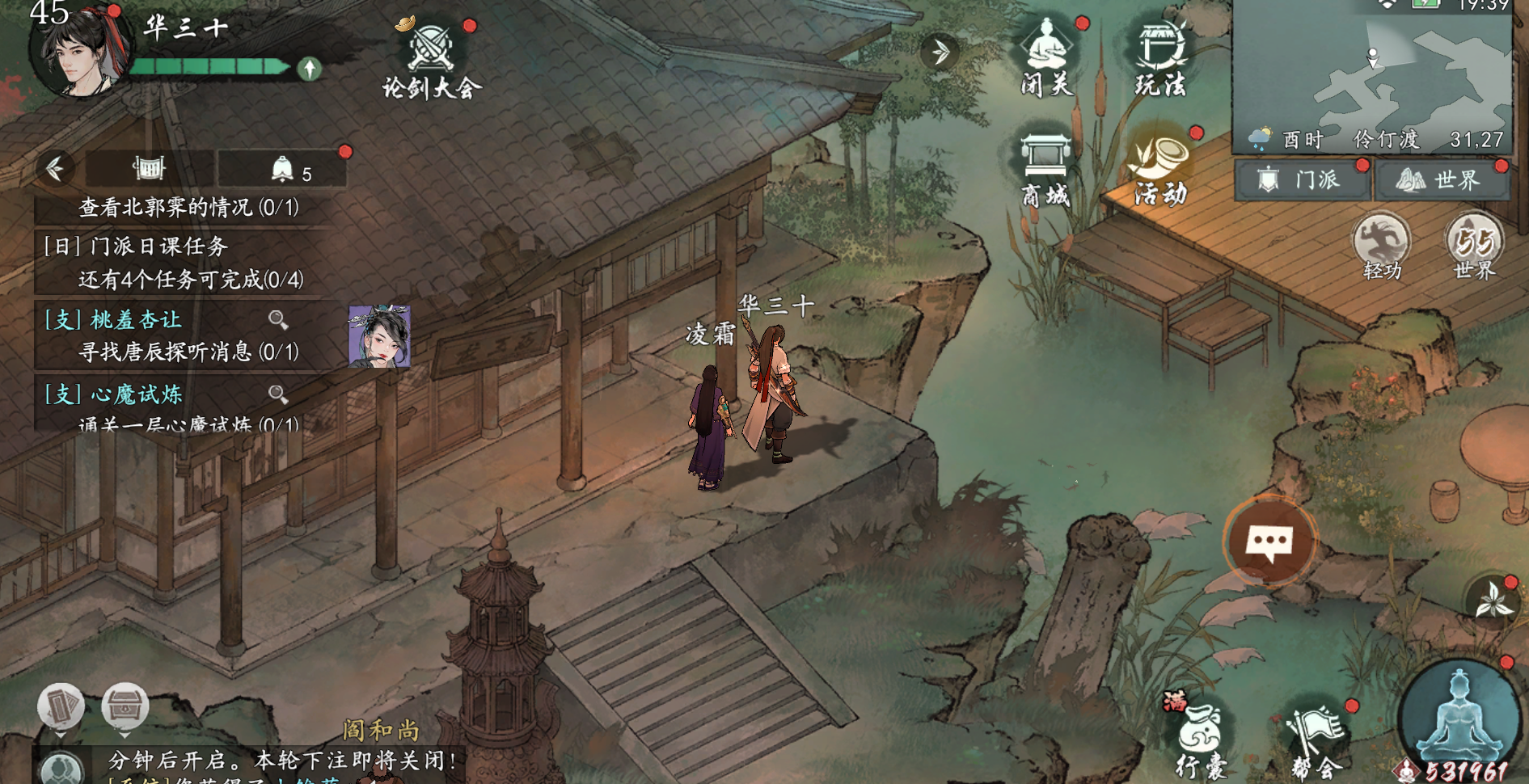Image resolution: width=1529 pixels, height=784 pixels.
Task: Open the chat speech bubble button
Action: 1269,541
